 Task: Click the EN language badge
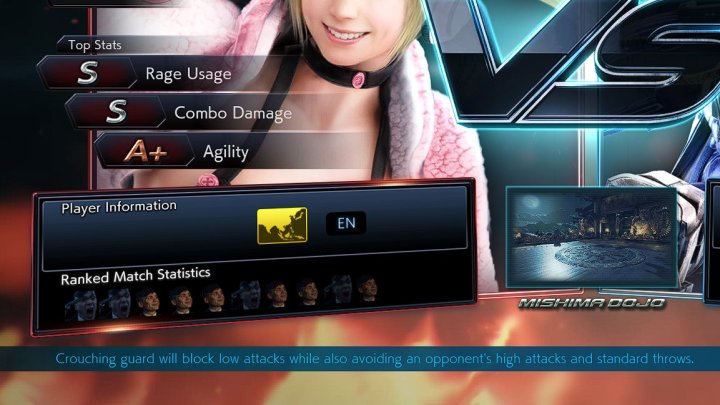(x=346, y=223)
